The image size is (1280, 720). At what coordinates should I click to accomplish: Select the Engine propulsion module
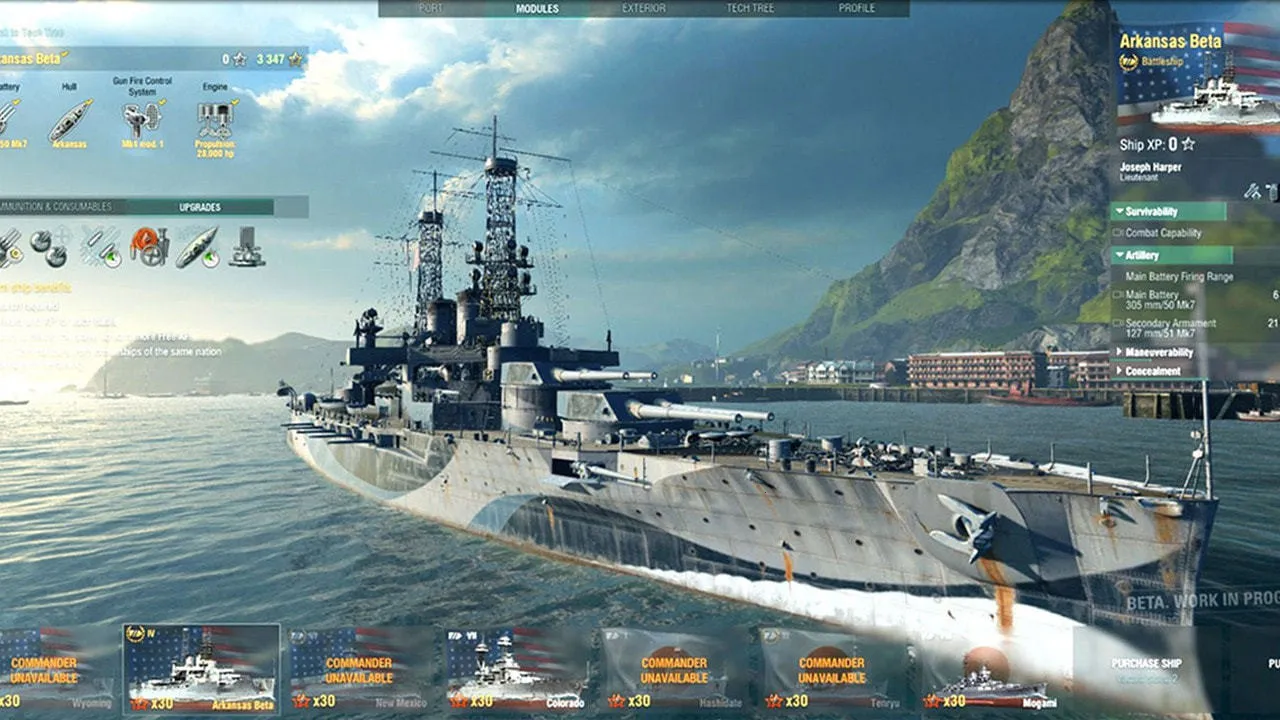215,120
